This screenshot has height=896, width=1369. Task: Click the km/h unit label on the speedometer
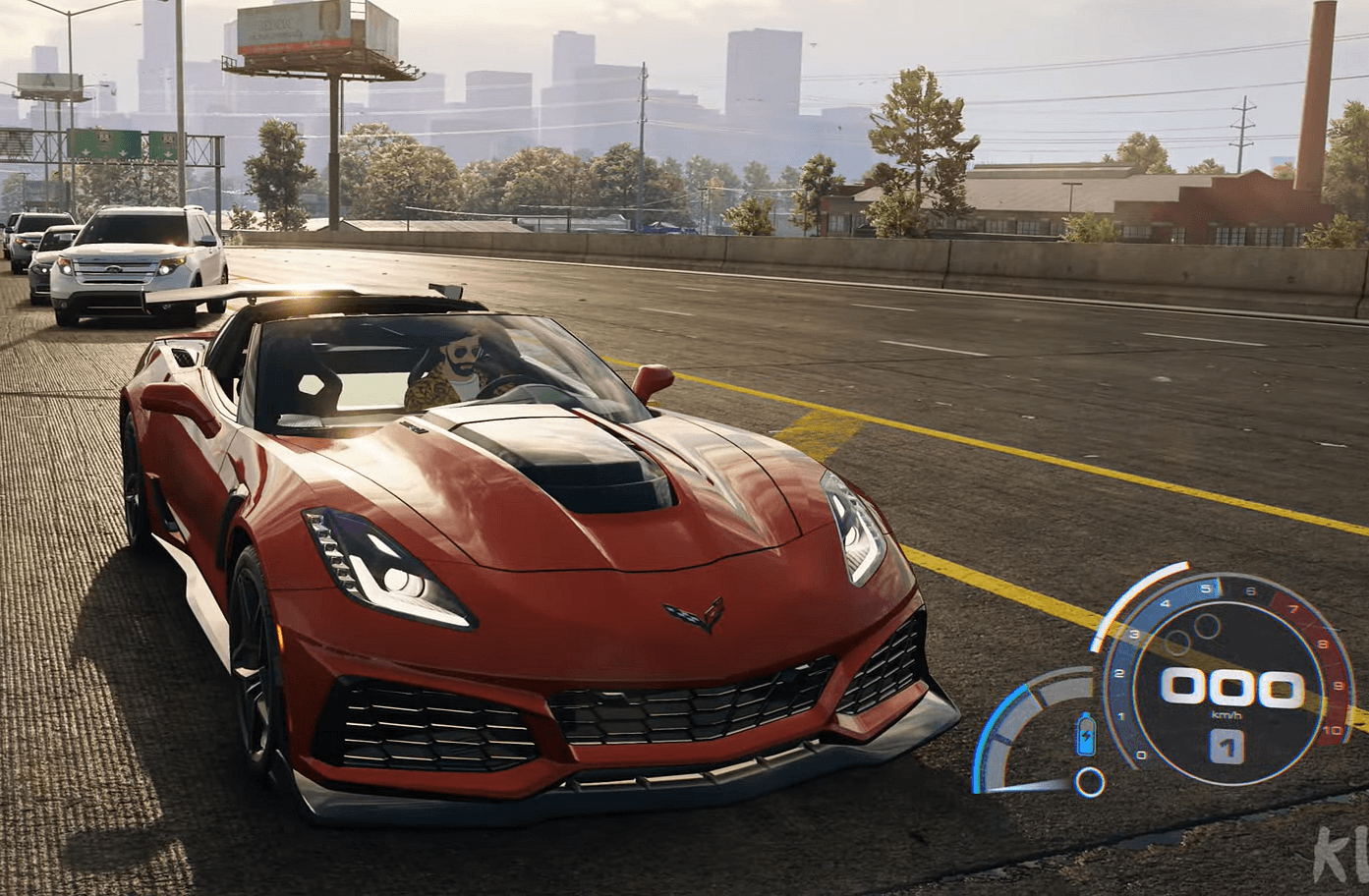1227,714
